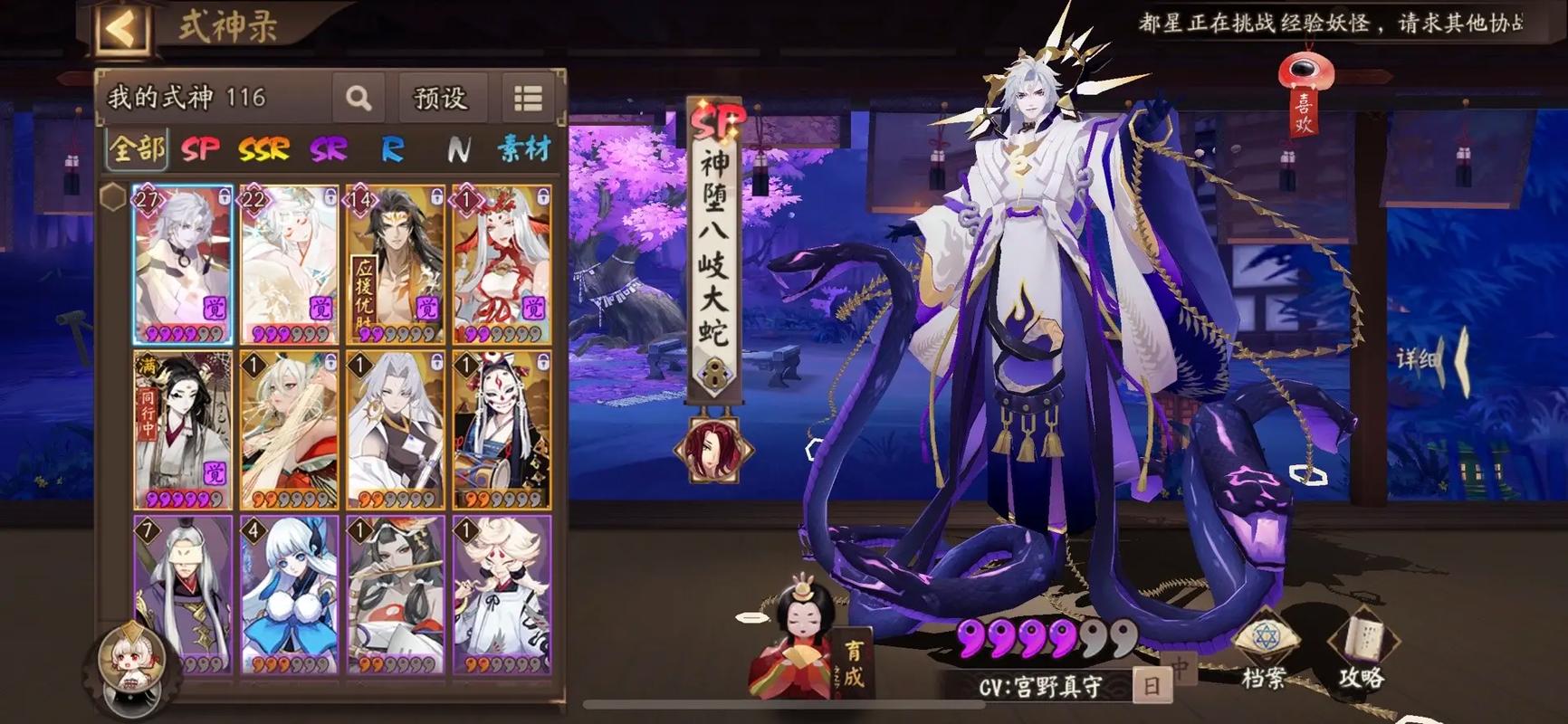
Task: Choose the level 14 shikigami card
Action: [x=396, y=265]
